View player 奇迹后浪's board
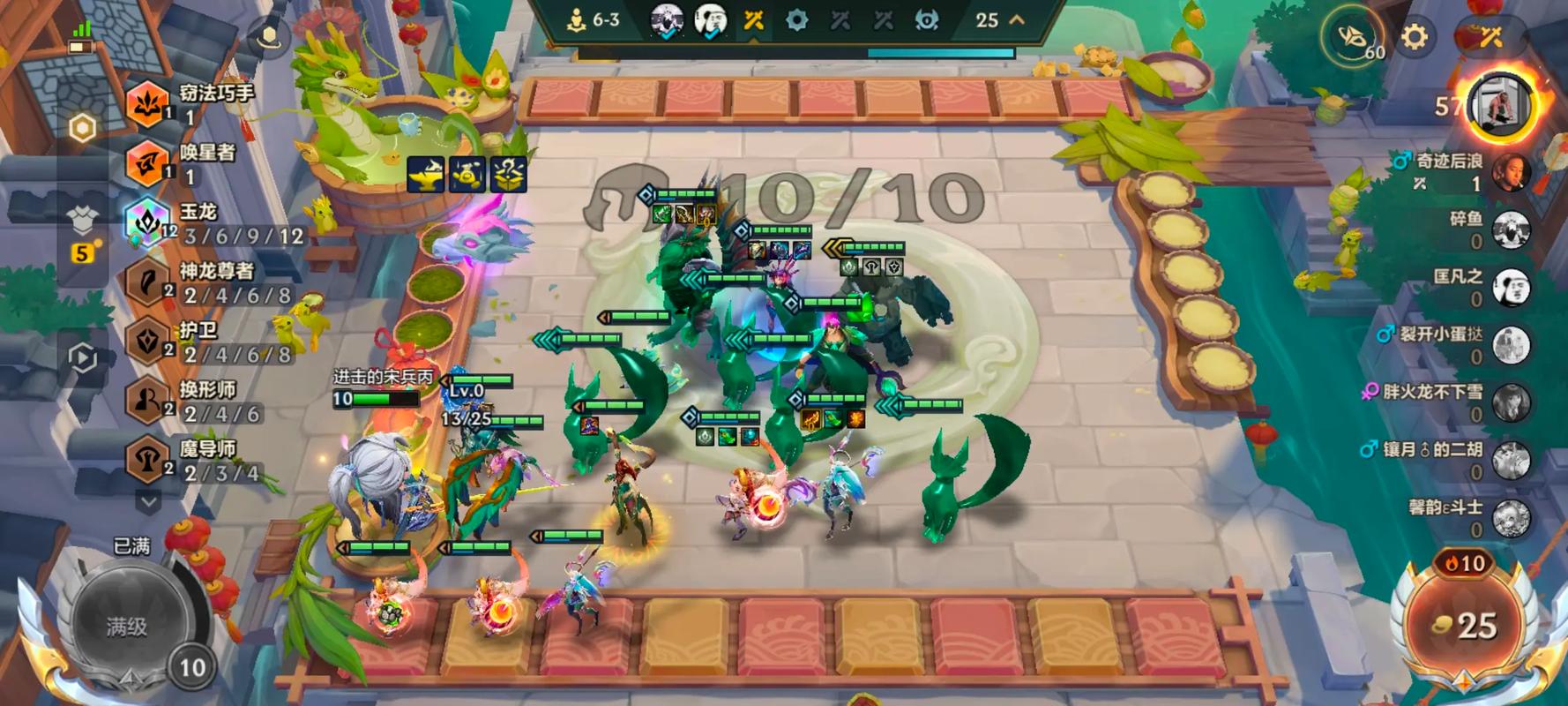This screenshot has height=706, width=1568. click(x=1510, y=171)
